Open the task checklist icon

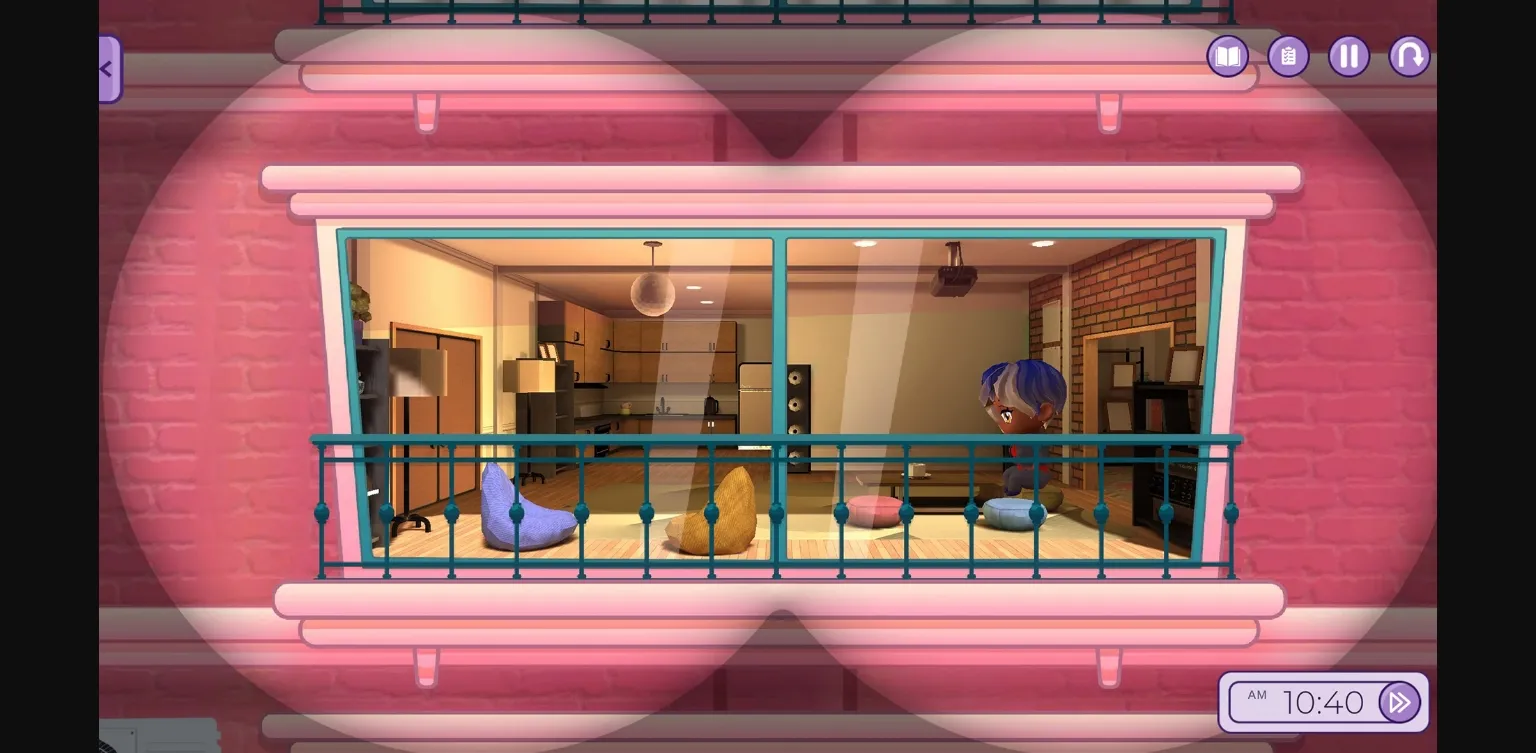1288,57
